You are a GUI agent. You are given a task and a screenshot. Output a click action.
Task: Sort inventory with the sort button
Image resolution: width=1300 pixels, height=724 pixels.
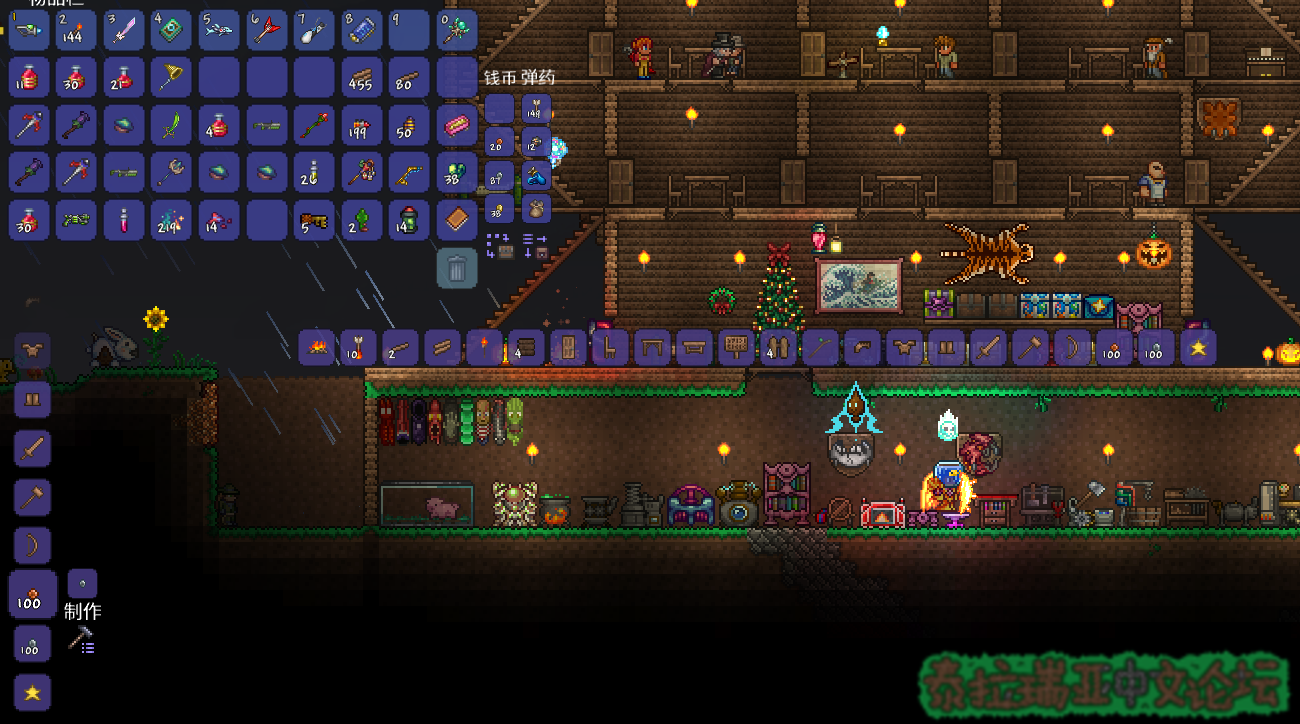point(535,245)
